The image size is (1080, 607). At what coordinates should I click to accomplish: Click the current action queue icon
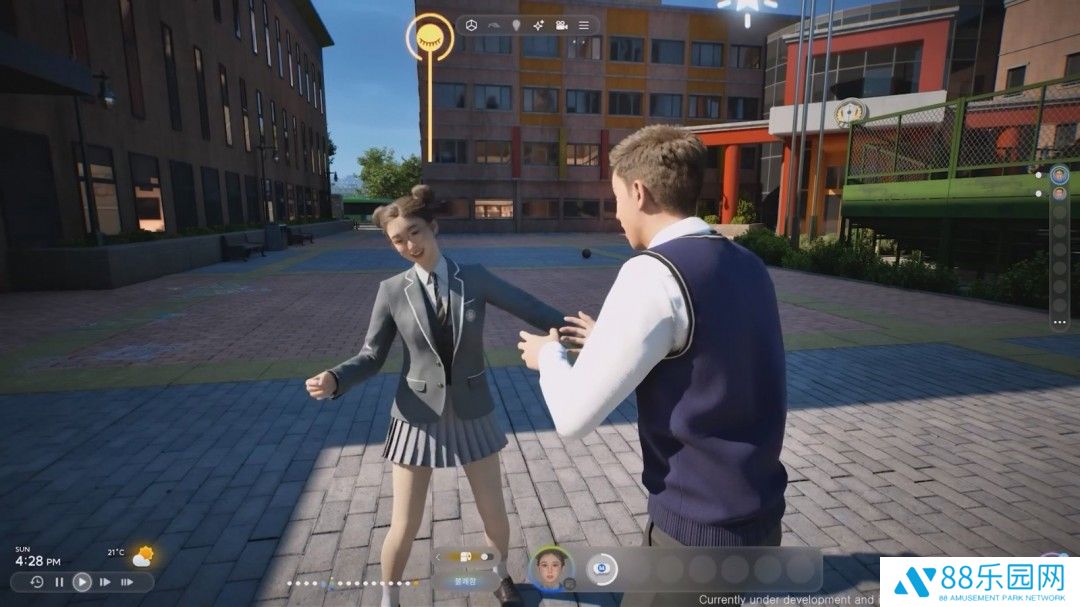tap(601, 569)
